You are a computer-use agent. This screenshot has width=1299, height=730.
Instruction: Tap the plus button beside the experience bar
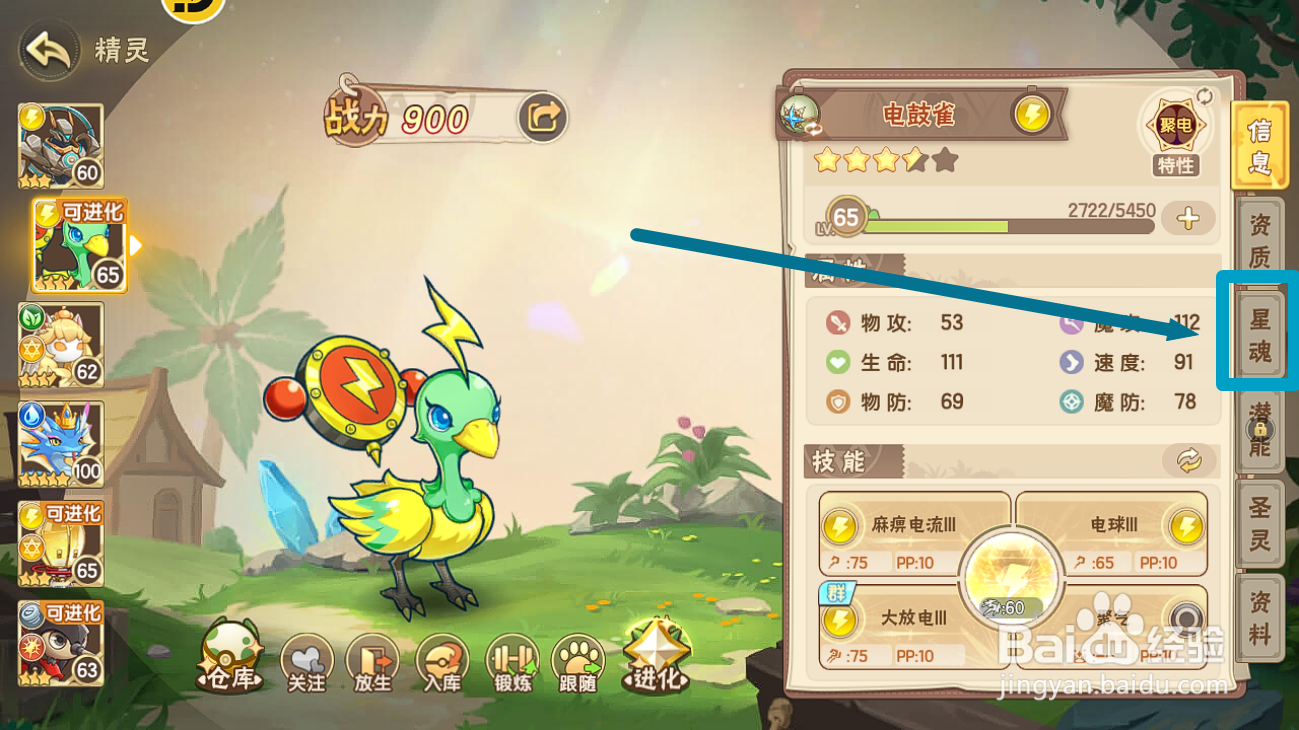[1189, 215]
